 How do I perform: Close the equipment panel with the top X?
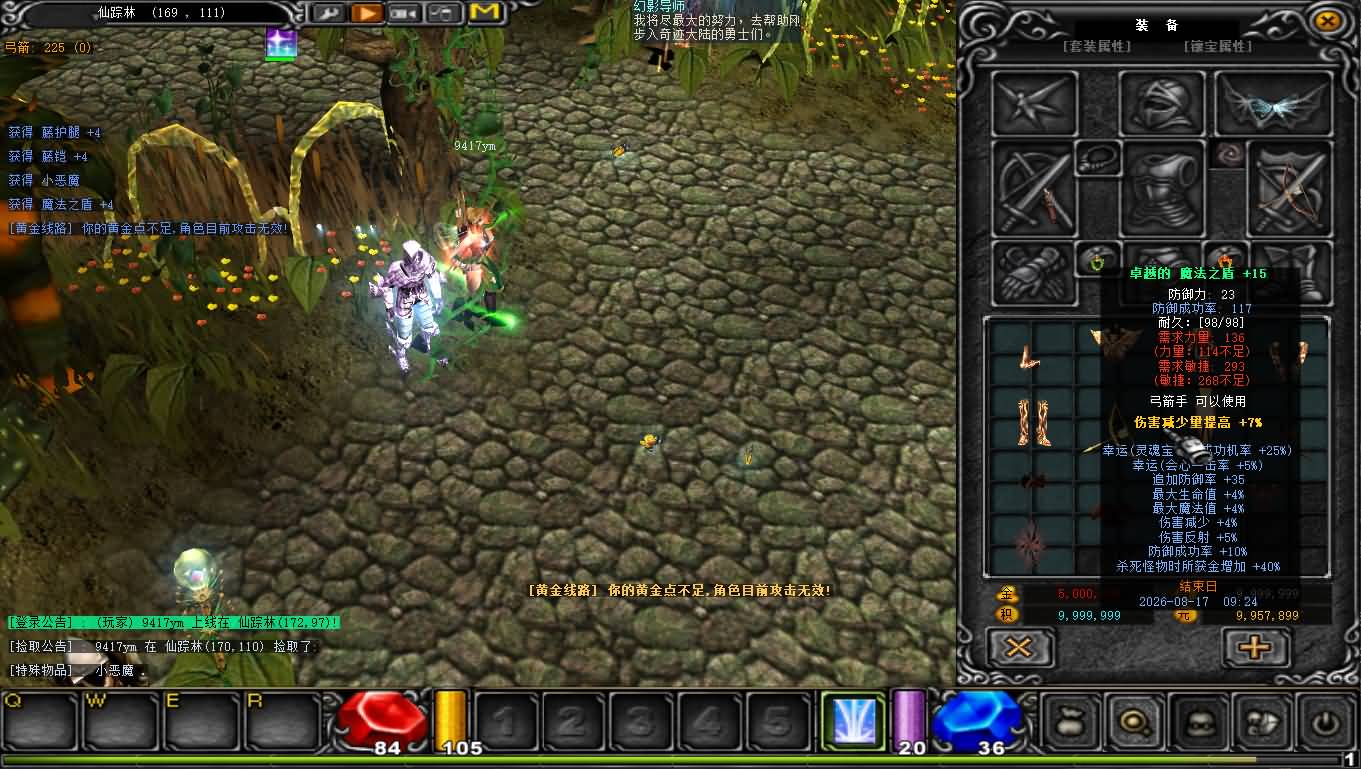click(x=1327, y=21)
